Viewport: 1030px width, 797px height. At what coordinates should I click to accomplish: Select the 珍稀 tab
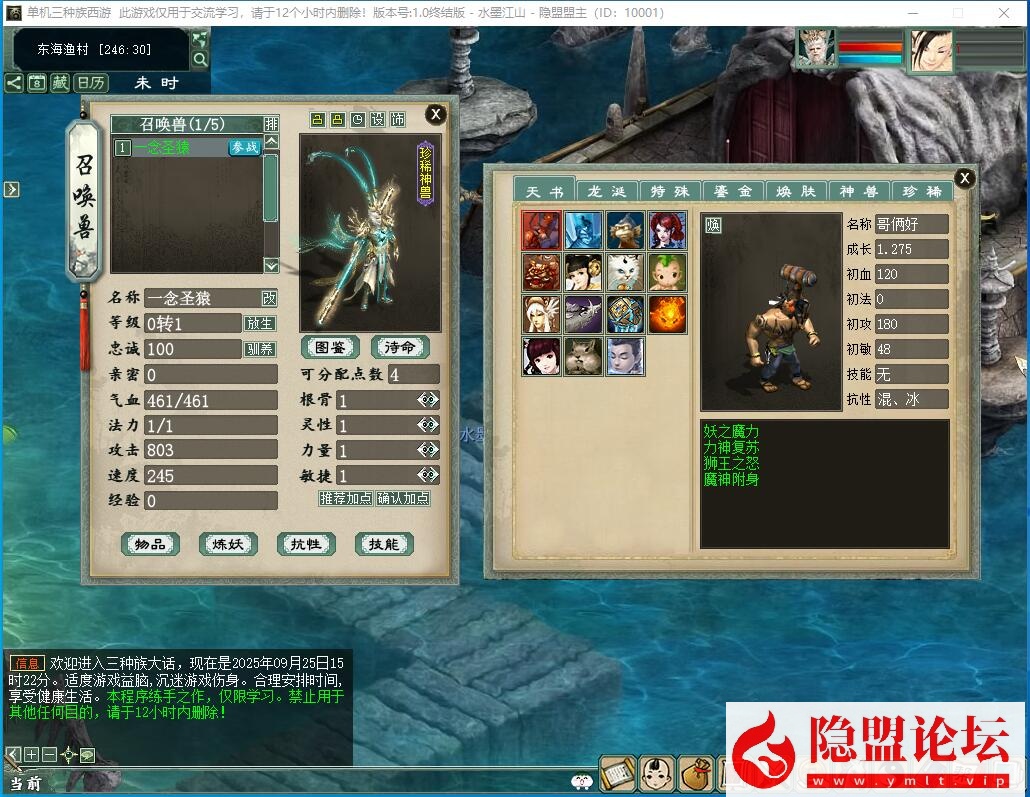tap(921, 191)
